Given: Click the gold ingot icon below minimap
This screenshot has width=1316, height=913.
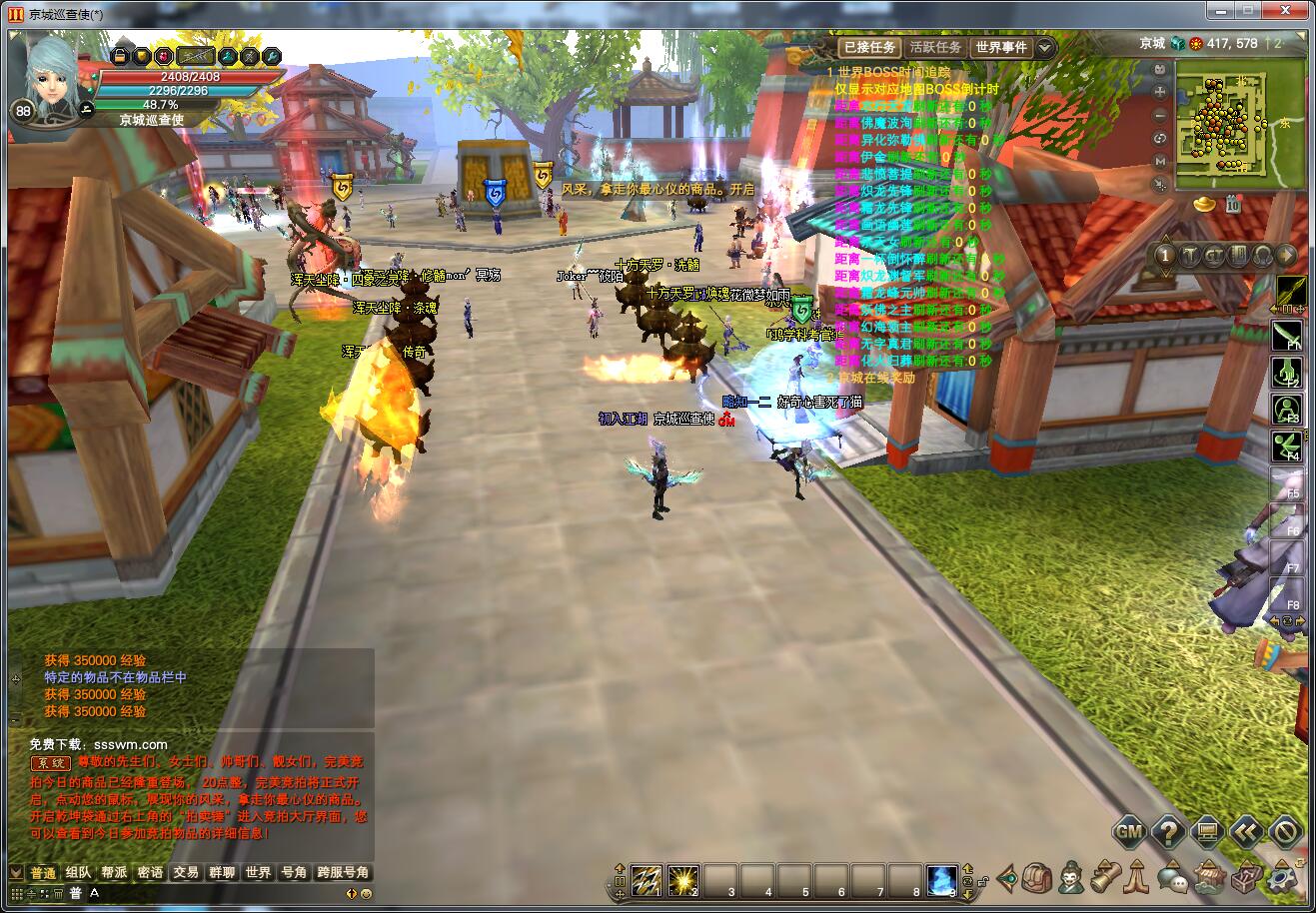Looking at the screenshot, I should click(1205, 204).
